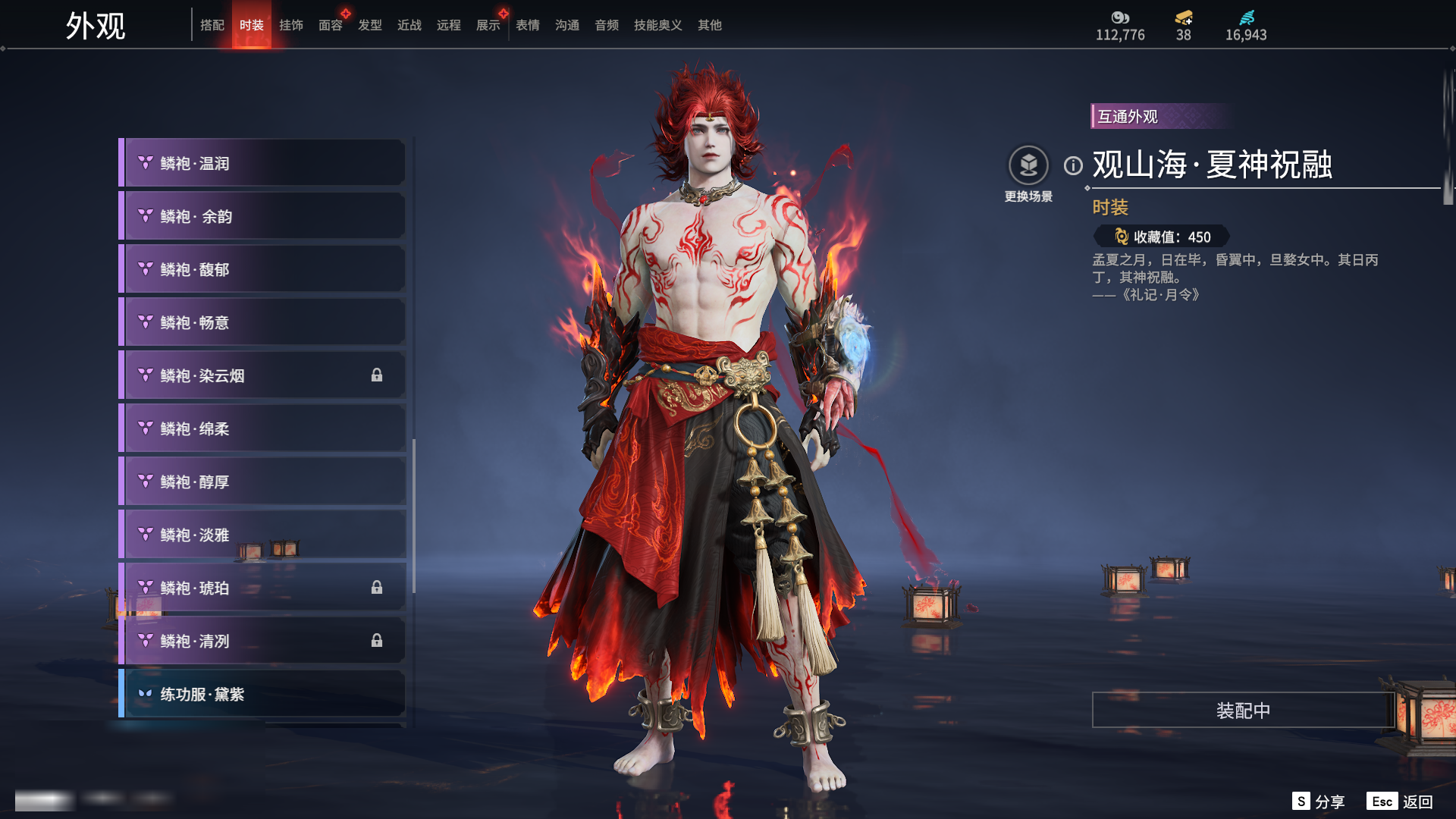Select the 鳞袍·温润 outfit
Image resolution: width=1456 pixels, height=819 pixels.
tap(262, 163)
